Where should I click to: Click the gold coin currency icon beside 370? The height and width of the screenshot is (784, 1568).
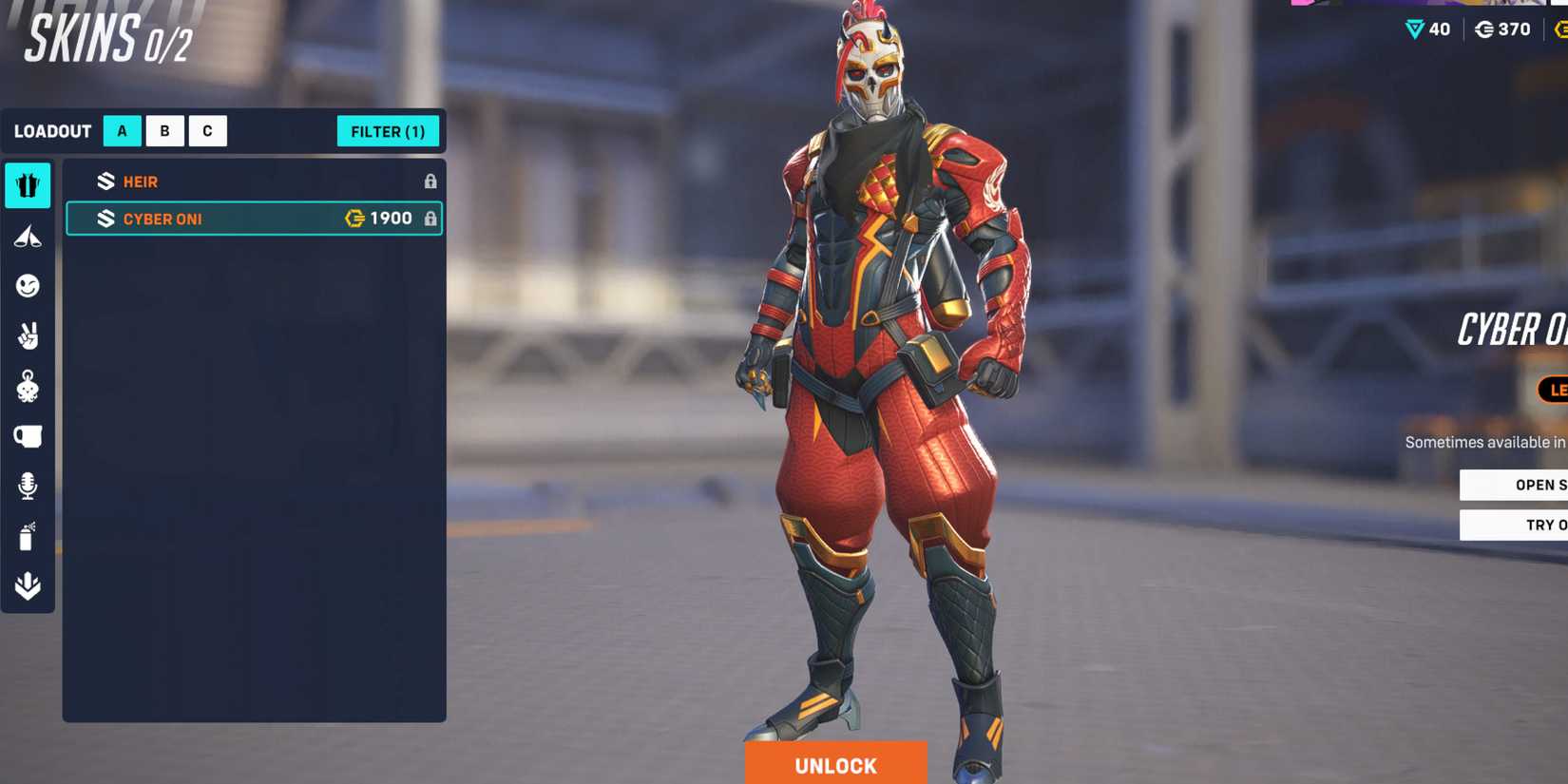click(1483, 29)
